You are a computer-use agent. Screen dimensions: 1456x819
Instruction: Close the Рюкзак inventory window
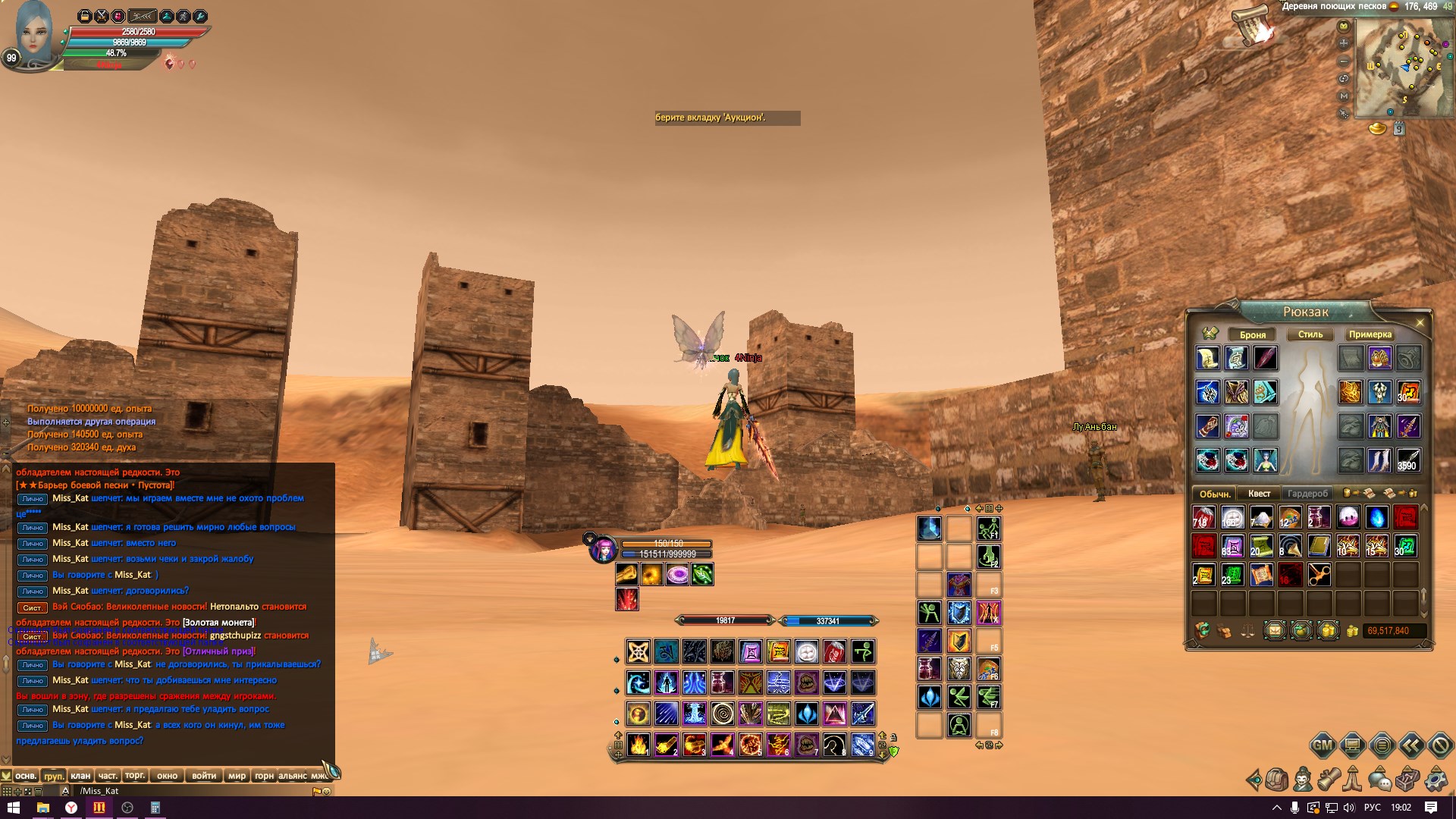[x=1420, y=322]
